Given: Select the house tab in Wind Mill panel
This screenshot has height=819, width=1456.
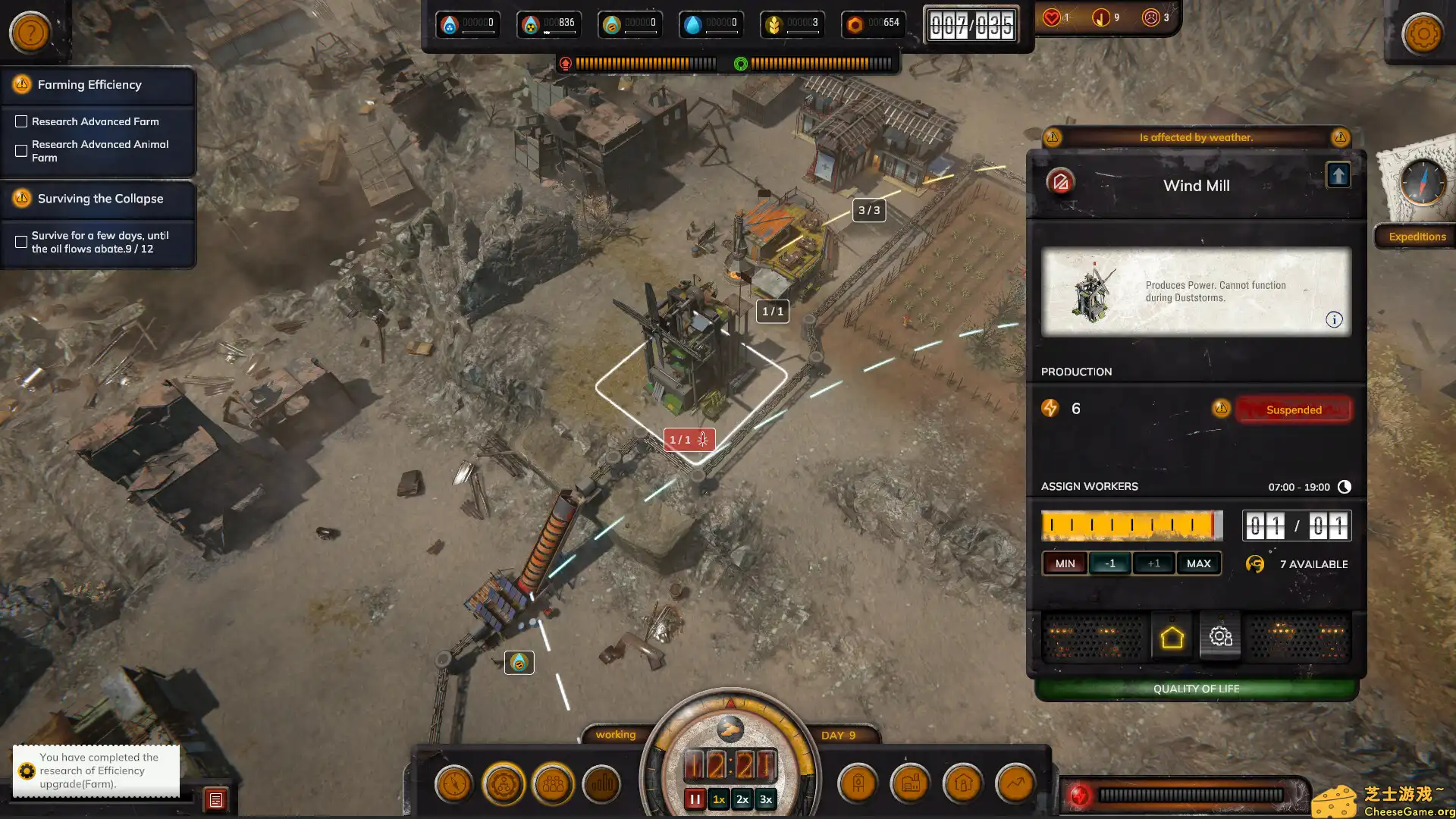Looking at the screenshot, I should coord(1172,638).
